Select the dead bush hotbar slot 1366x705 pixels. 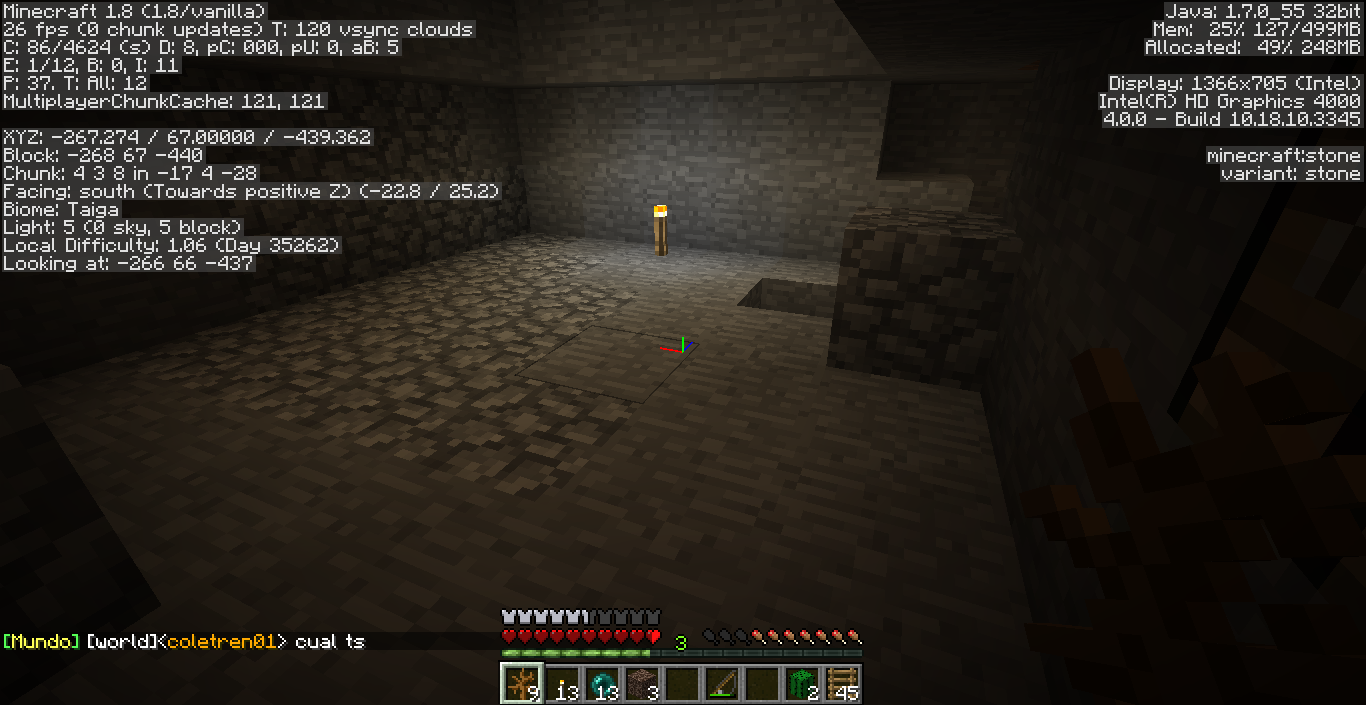(521, 683)
